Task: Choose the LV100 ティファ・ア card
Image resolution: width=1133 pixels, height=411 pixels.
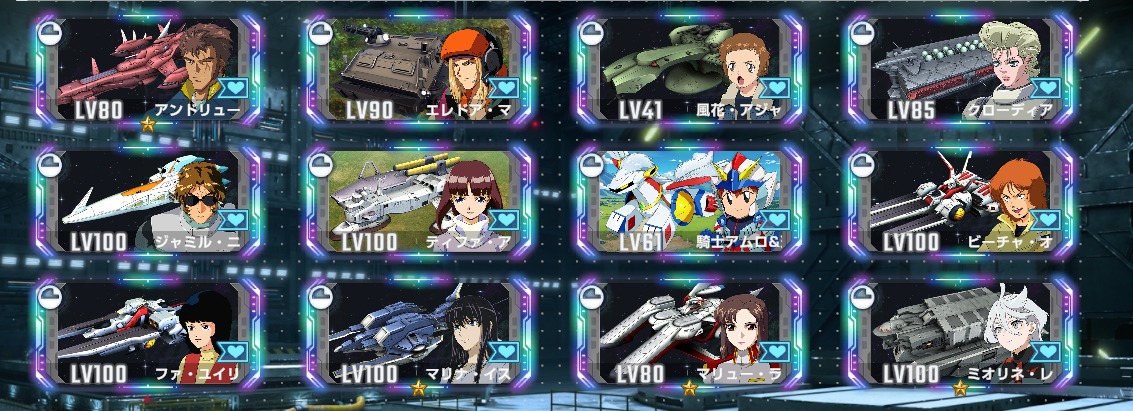Action: (420, 200)
